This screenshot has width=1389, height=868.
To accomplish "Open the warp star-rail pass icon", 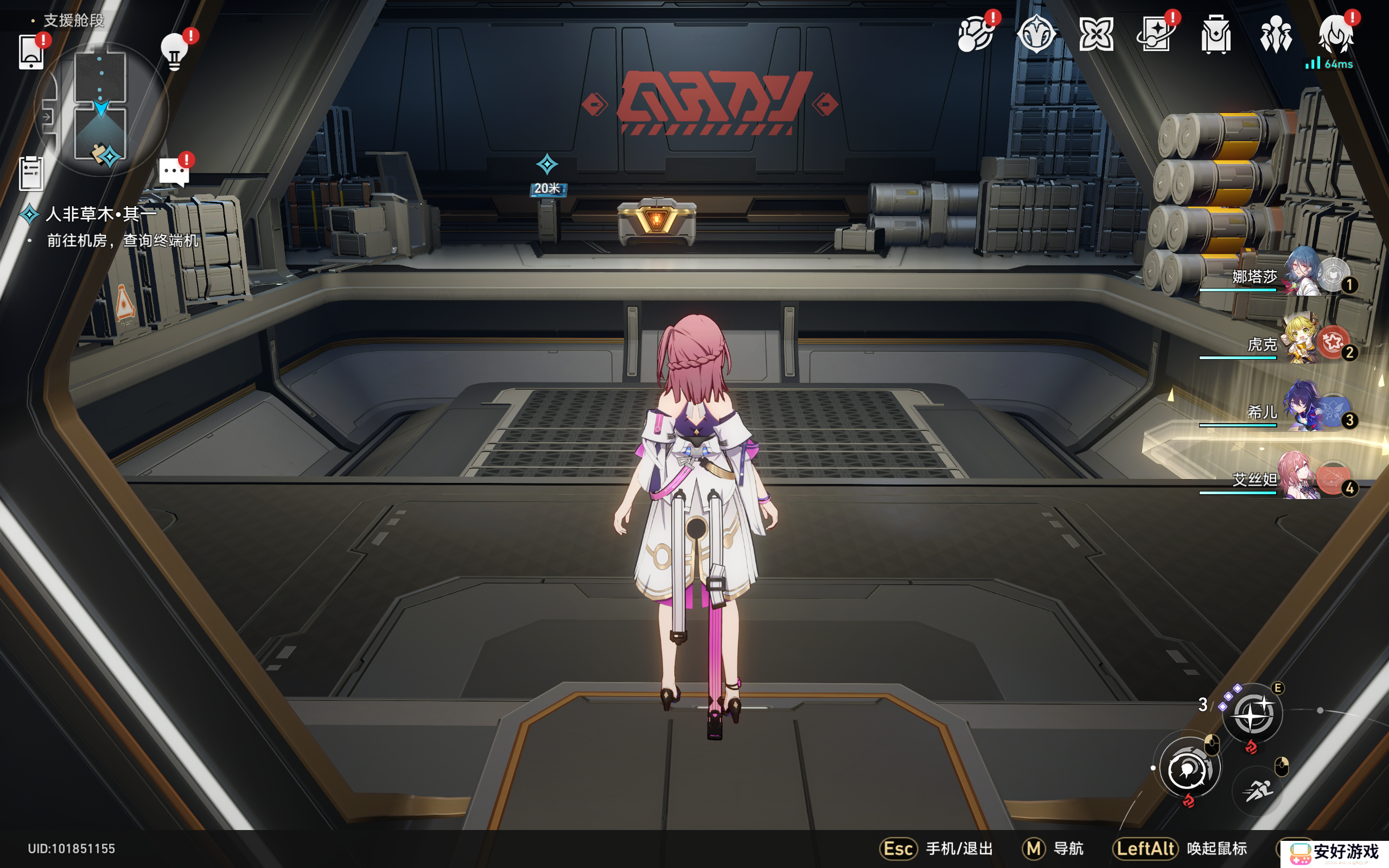I will coord(1036,34).
